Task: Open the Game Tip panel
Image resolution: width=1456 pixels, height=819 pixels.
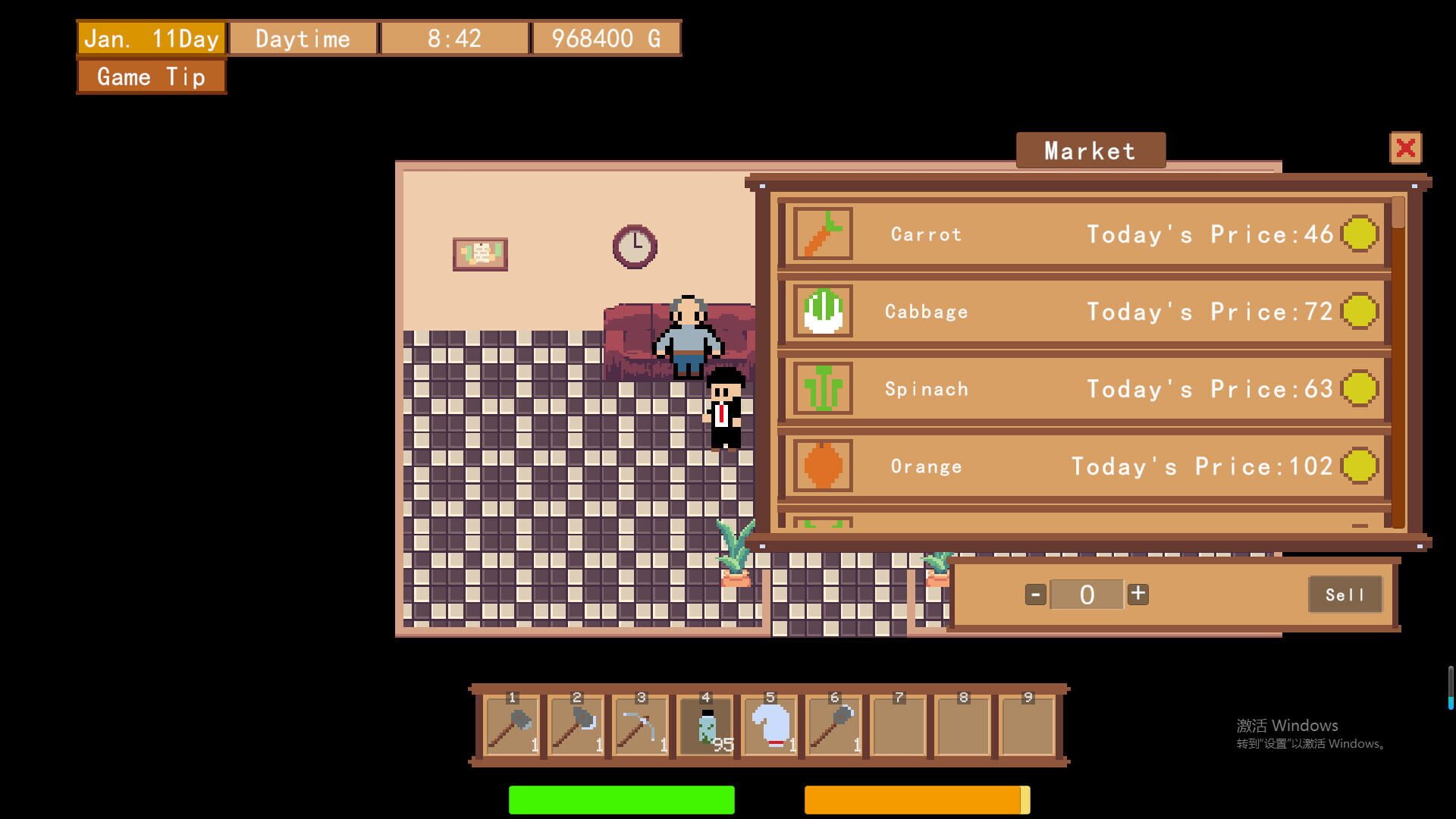Action: (x=149, y=77)
